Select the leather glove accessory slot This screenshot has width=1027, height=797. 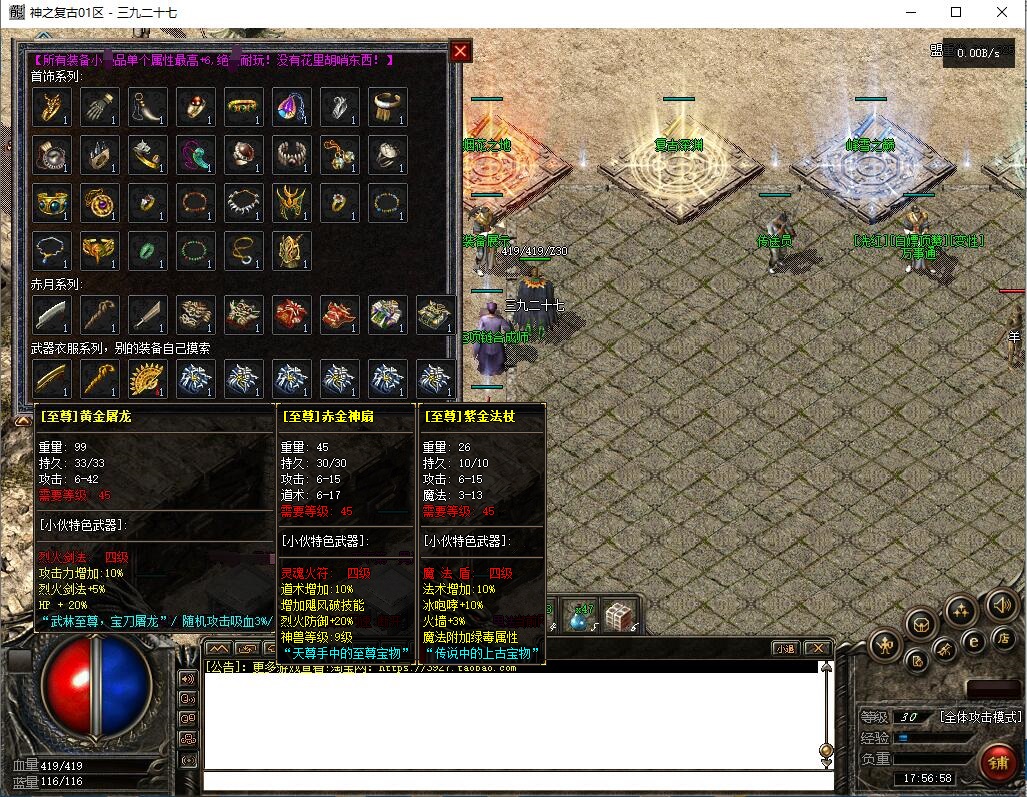pyautogui.click(x=100, y=107)
